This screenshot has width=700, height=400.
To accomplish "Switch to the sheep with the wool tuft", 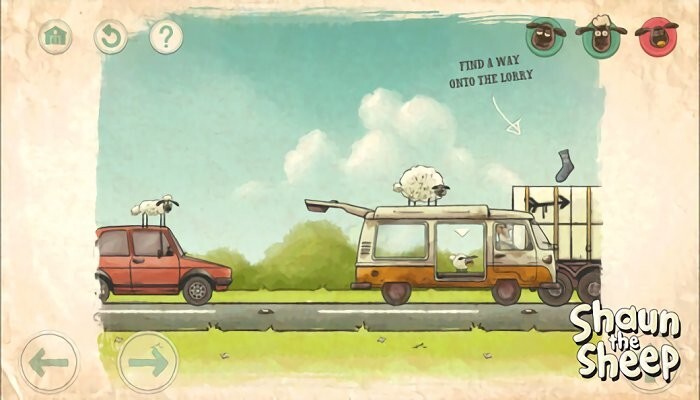I will (x=601, y=37).
